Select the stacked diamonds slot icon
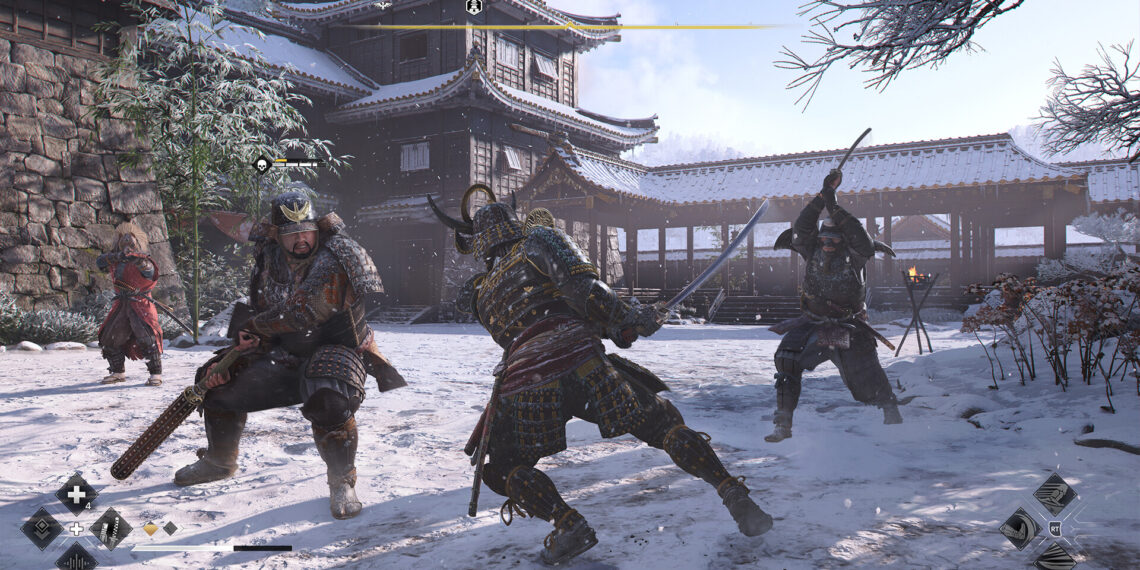Viewport: 1140px width, 570px height. [x=42, y=528]
